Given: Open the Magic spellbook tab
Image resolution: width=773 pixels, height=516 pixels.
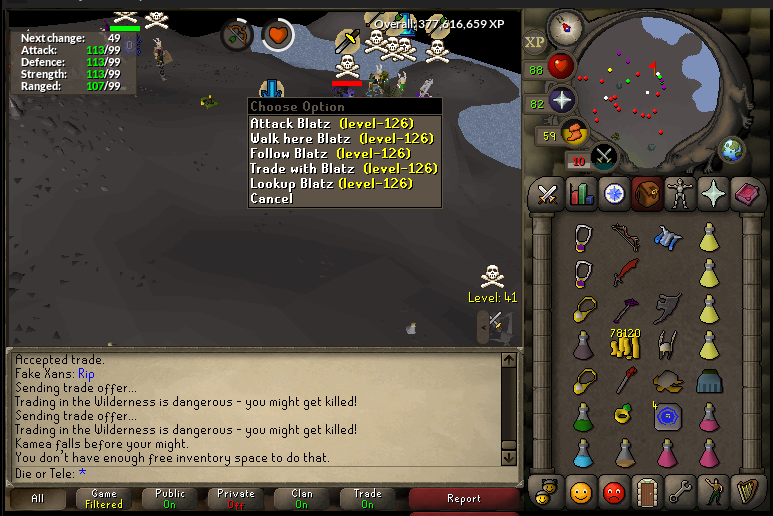Looking at the screenshot, I should point(744,192).
